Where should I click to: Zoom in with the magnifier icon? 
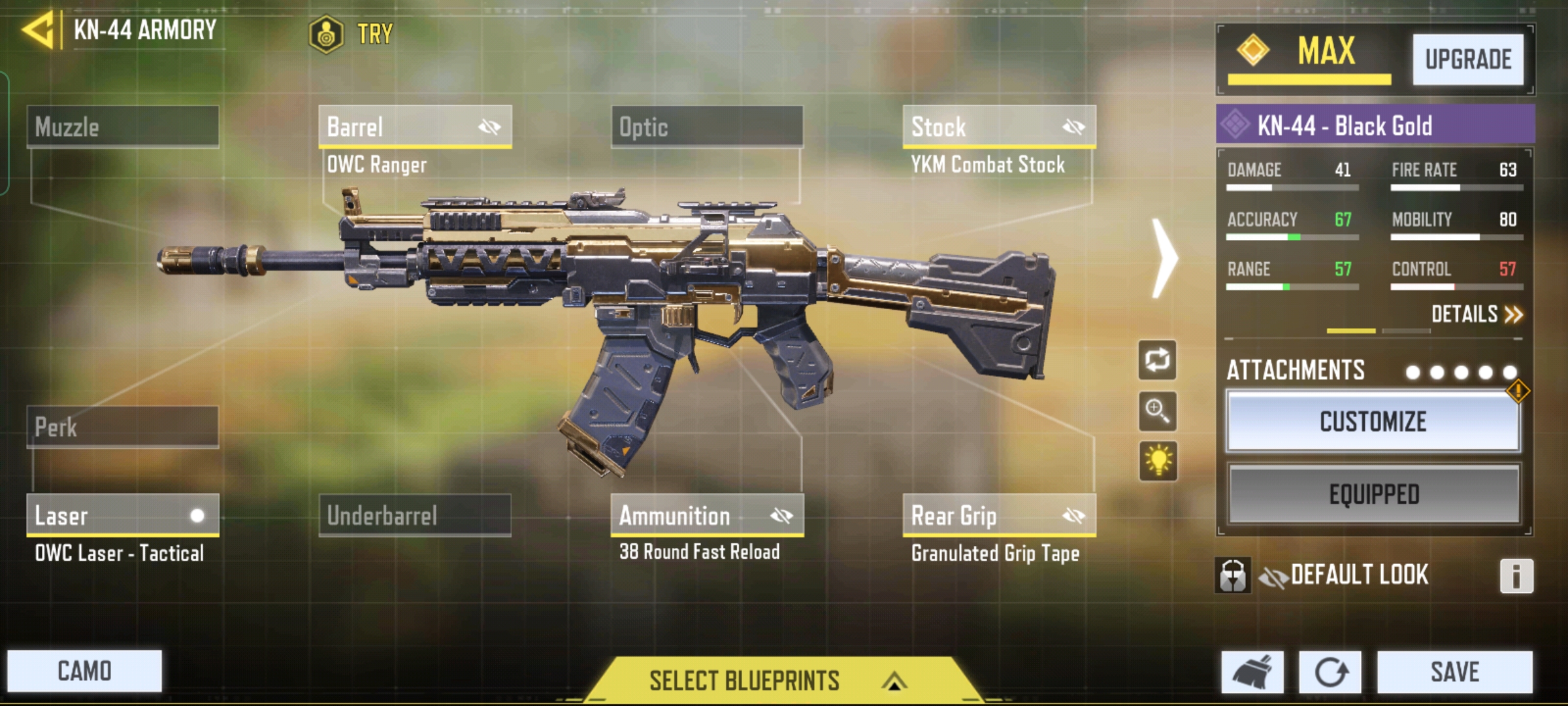(1157, 411)
